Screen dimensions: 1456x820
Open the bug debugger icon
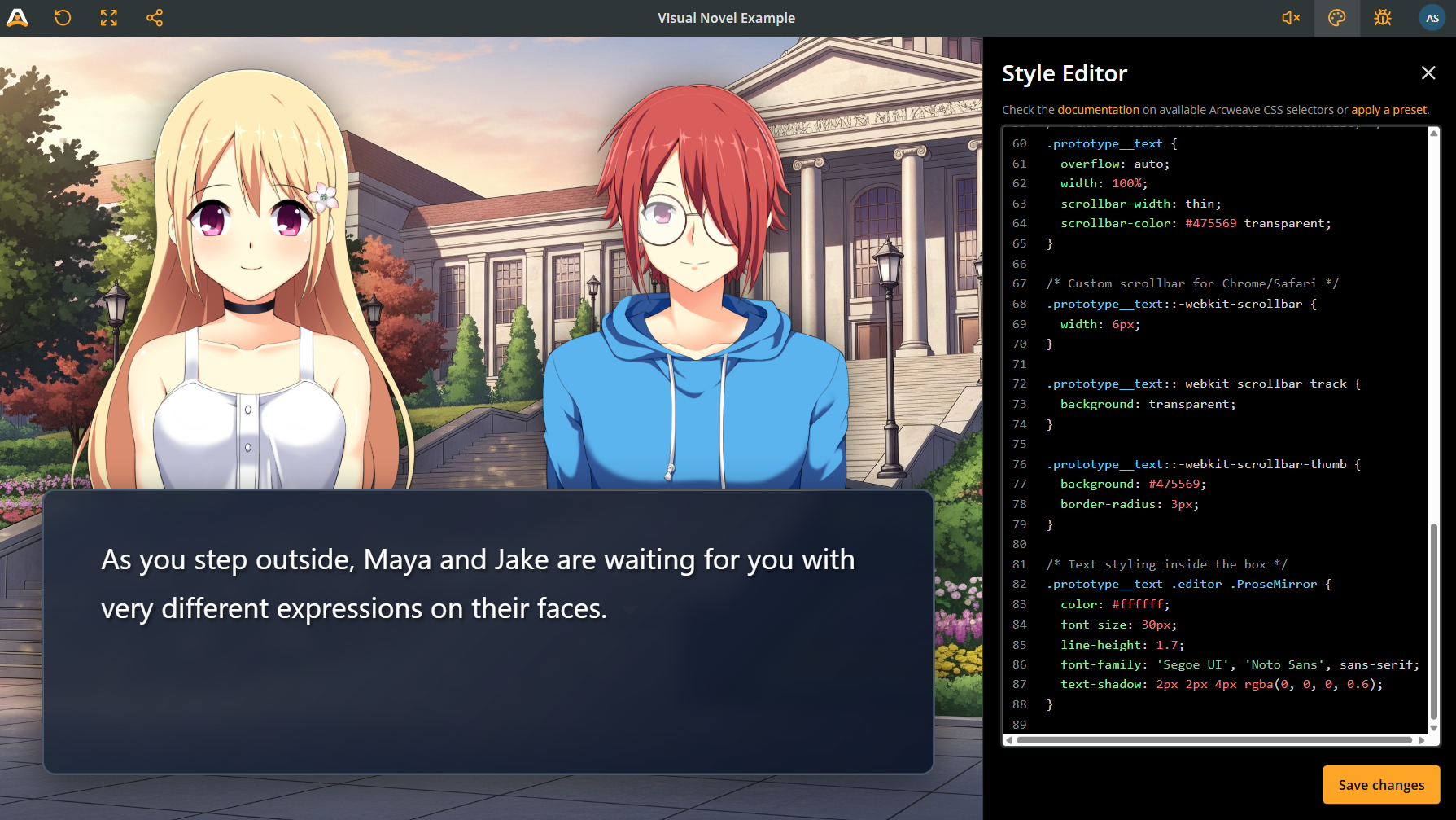pyautogui.click(x=1382, y=18)
